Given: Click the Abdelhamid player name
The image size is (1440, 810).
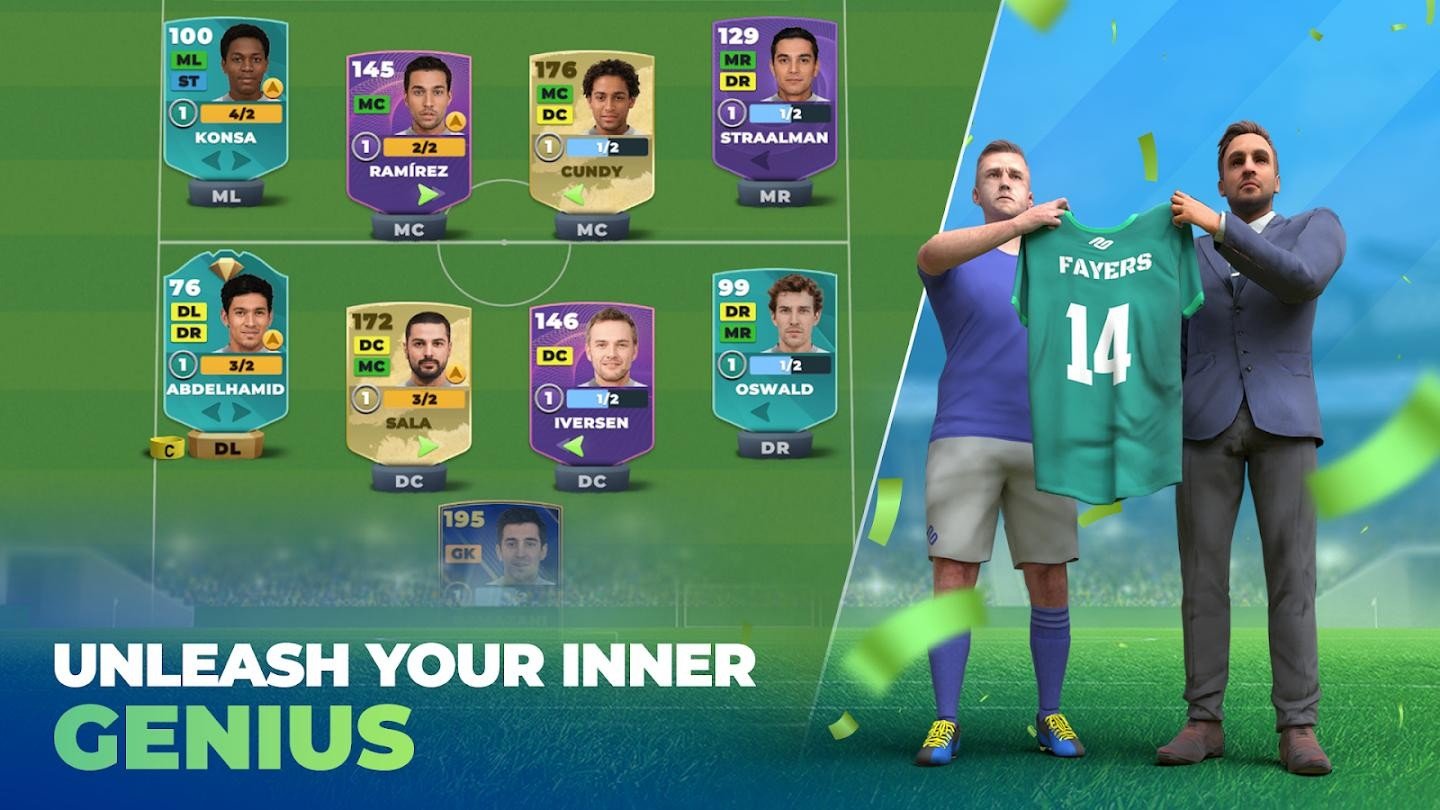Looking at the screenshot, I should click(x=225, y=390).
